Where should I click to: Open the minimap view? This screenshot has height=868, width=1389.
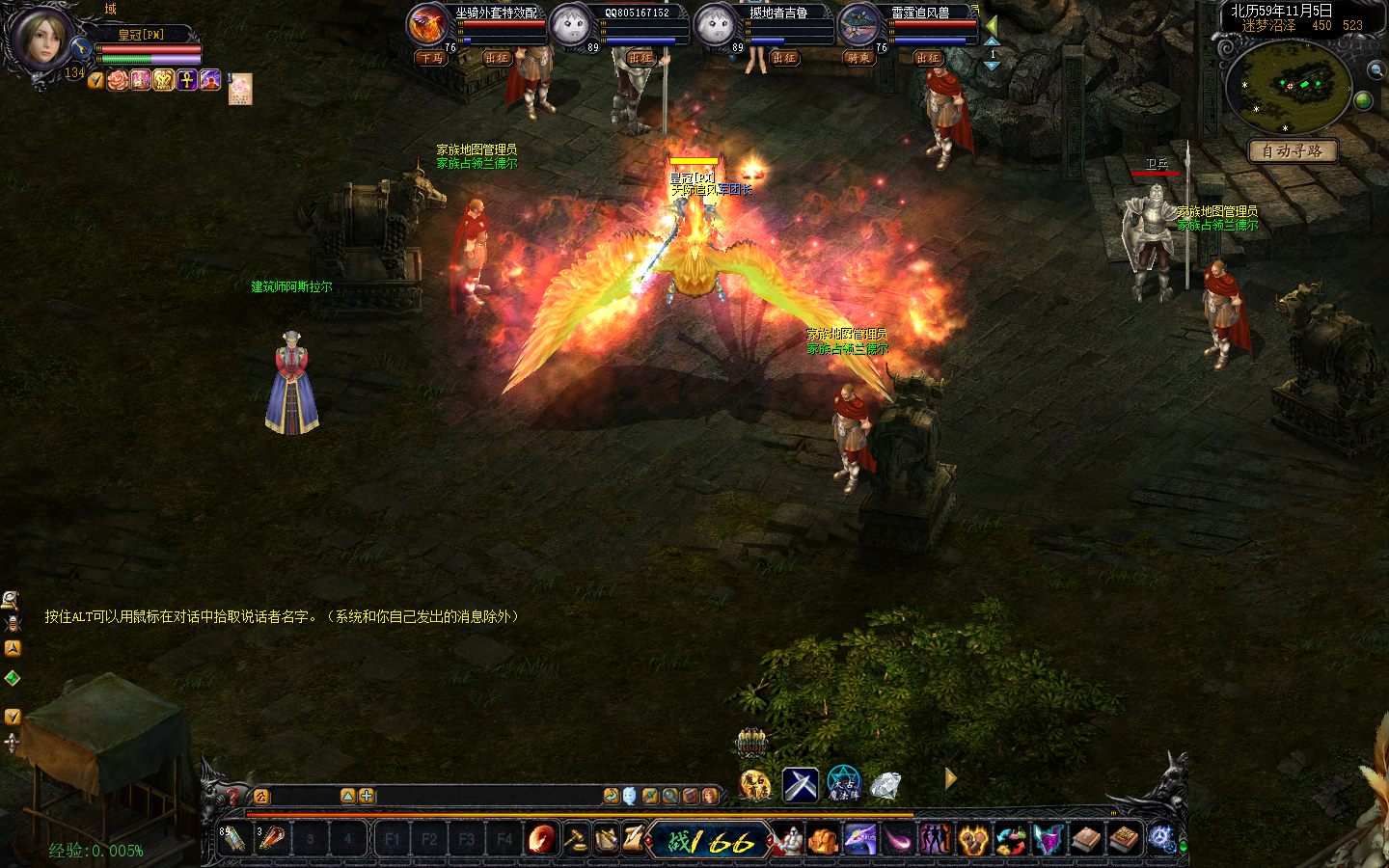pyautogui.click(x=1289, y=86)
